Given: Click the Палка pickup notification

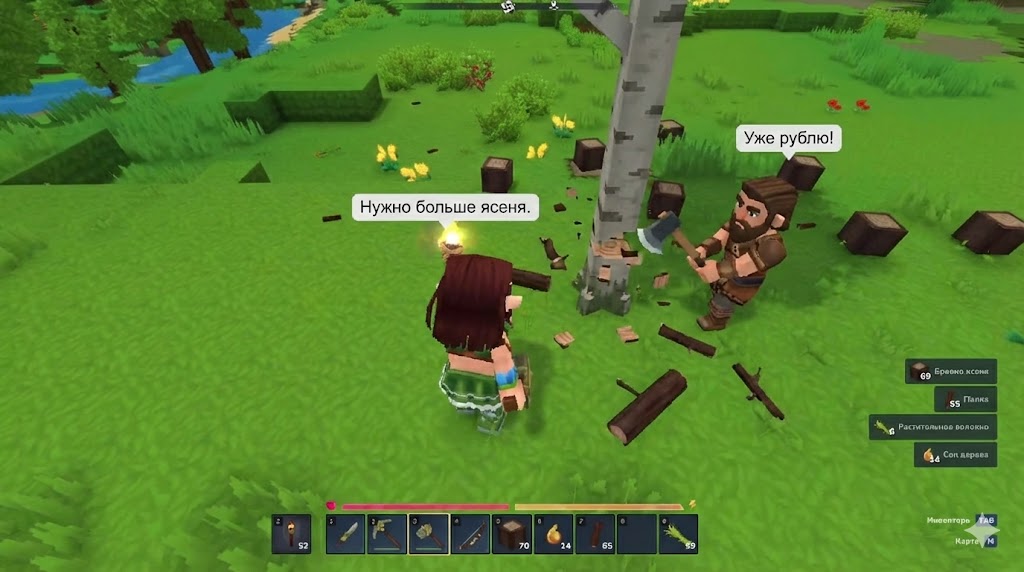Looking at the screenshot, I should pos(965,400).
